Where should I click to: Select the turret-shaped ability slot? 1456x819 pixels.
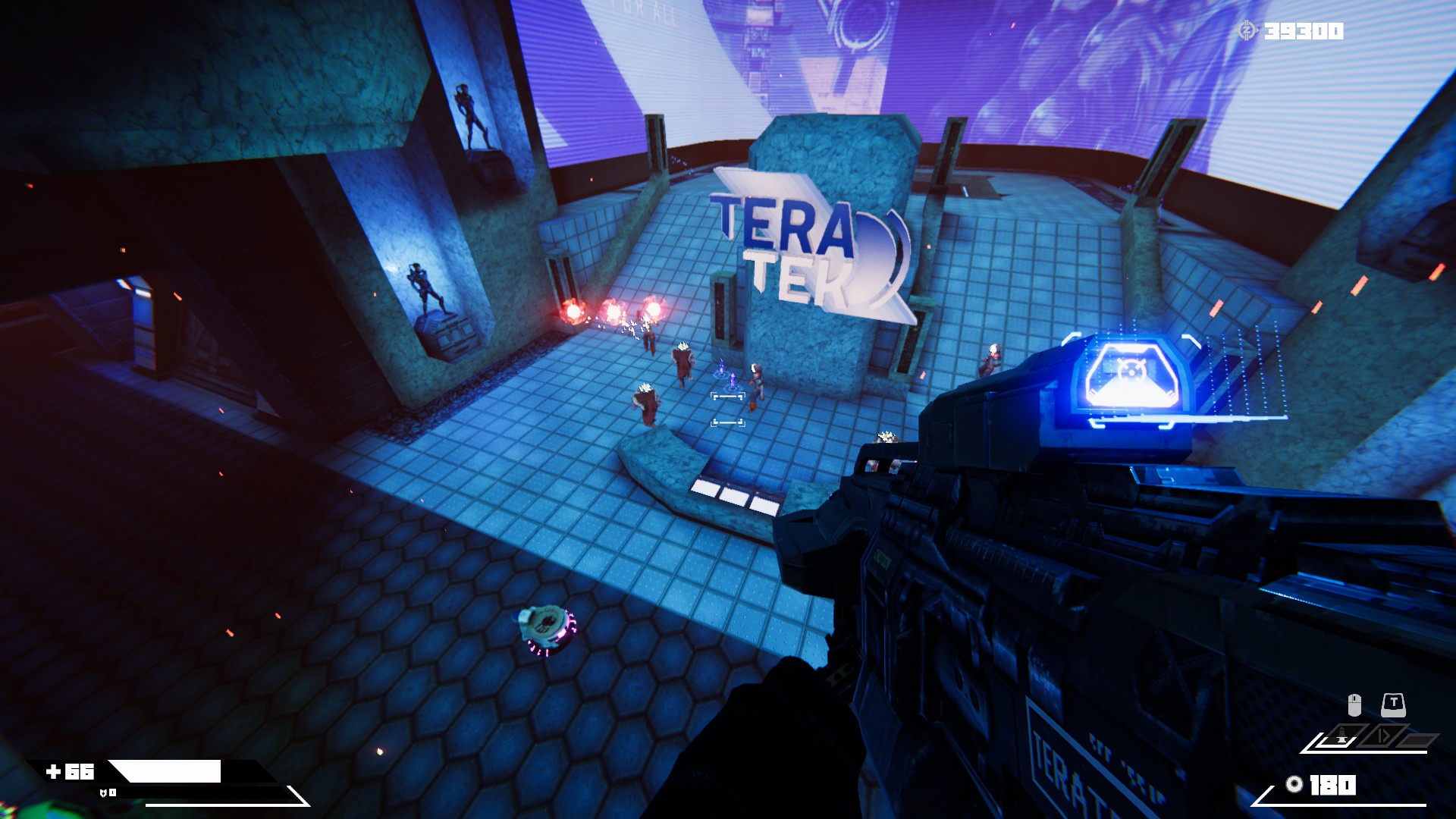pyautogui.click(x=1343, y=737)
